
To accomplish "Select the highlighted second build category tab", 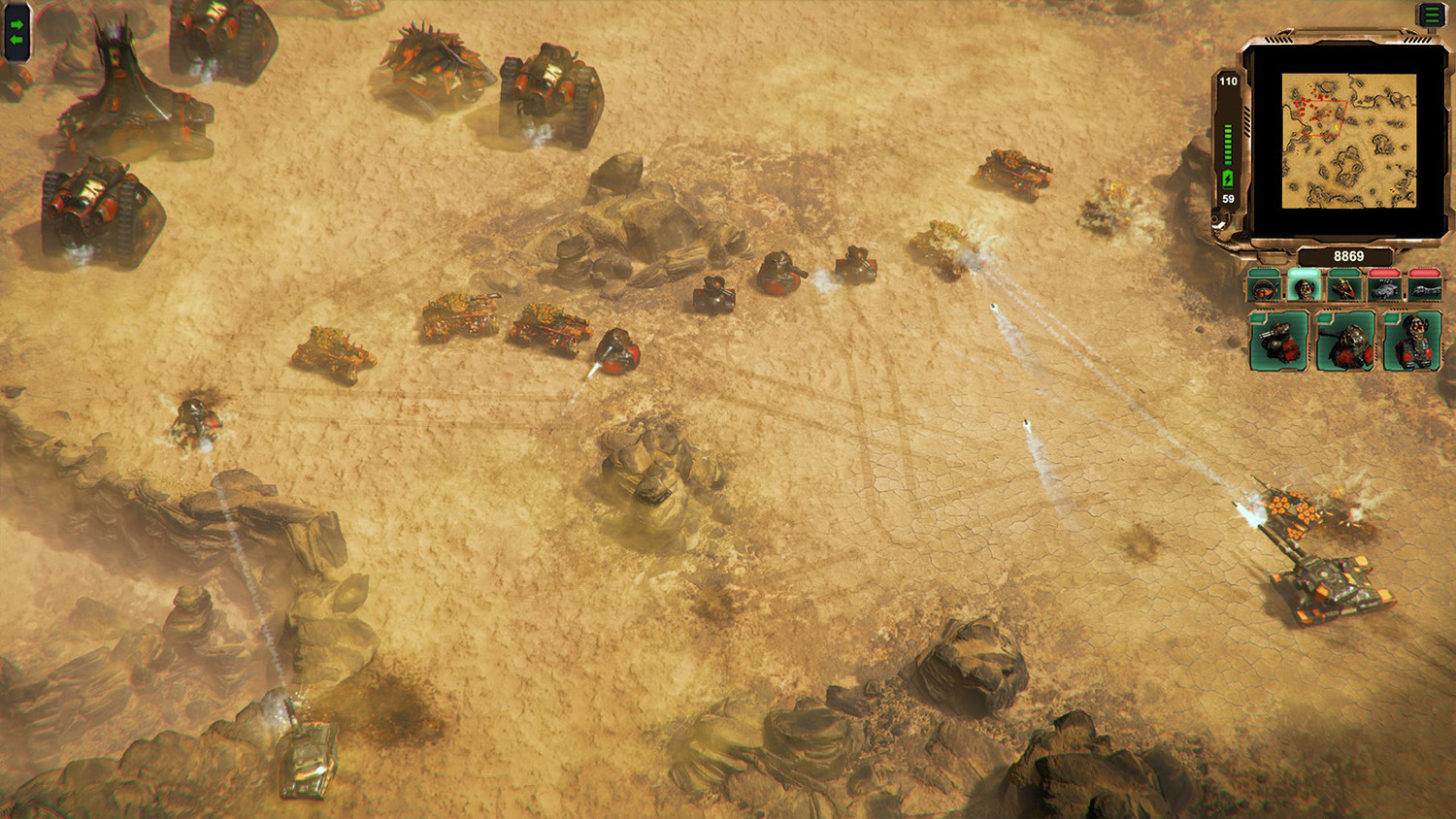I will [1304, 288].
